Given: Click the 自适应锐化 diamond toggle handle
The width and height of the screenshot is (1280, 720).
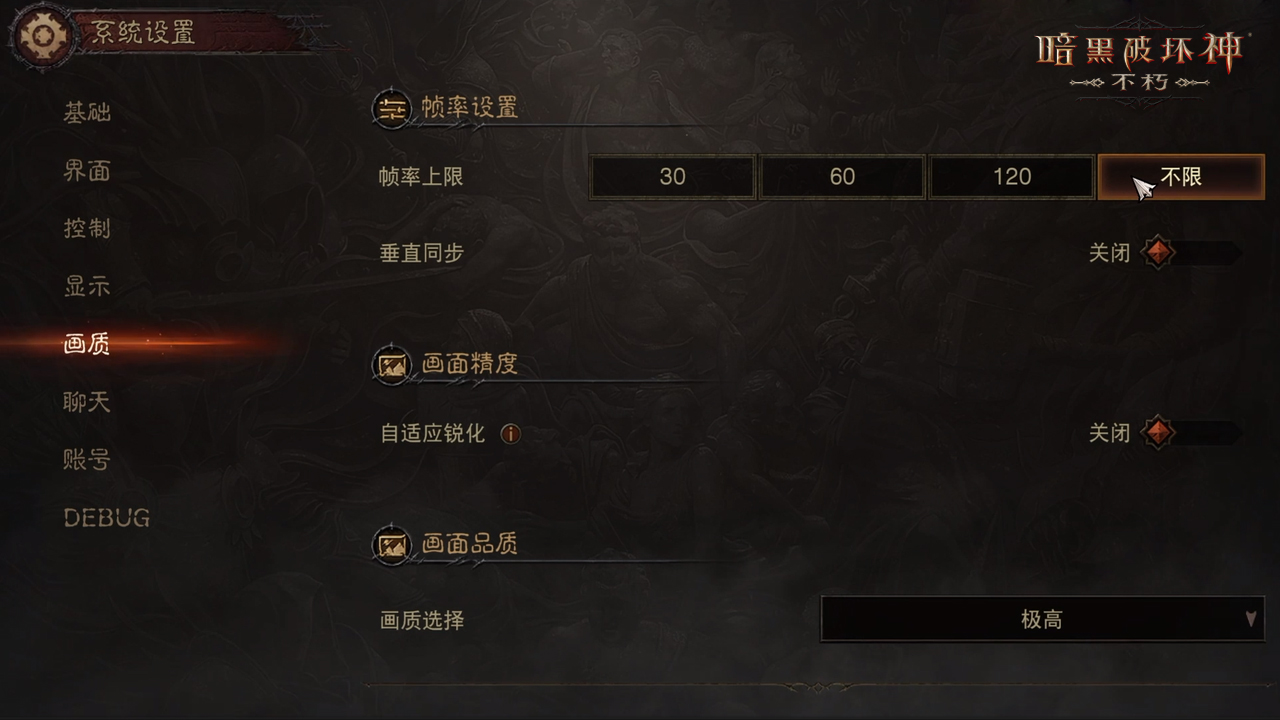Looking at the screenshot, I should pyautogui.click(x=1159, y=434).
